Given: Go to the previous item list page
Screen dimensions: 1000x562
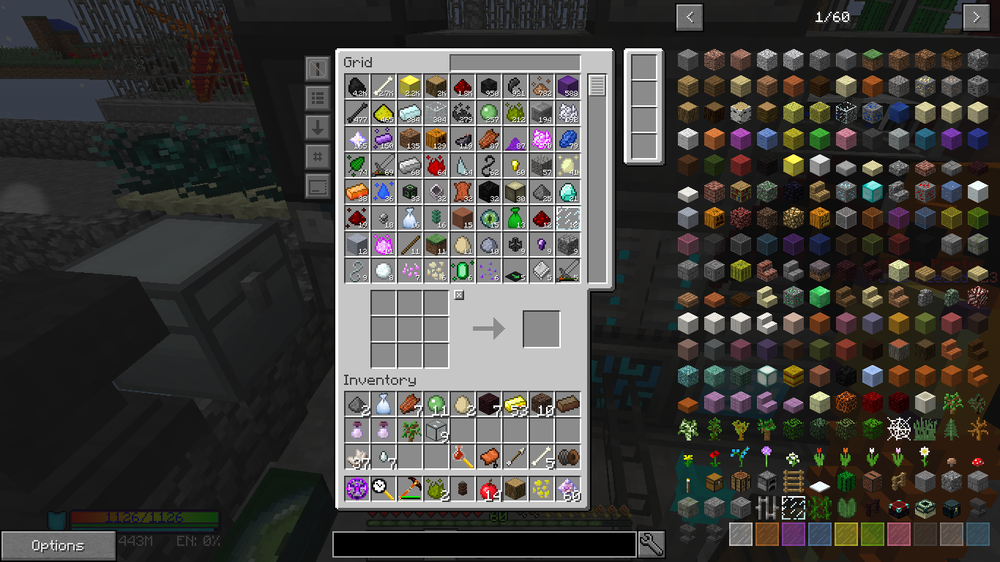Looking at the screenshot, I should 689,16.
